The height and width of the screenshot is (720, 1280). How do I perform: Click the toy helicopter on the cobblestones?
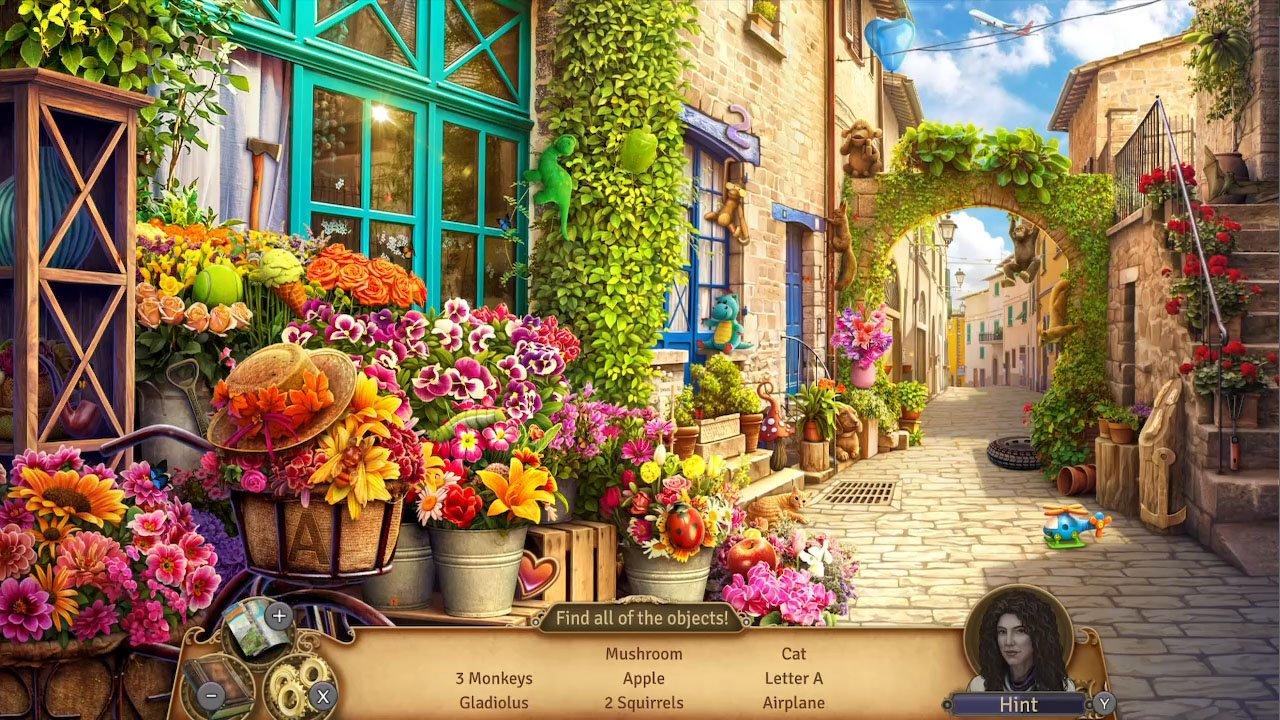[x=1065, y=525]
